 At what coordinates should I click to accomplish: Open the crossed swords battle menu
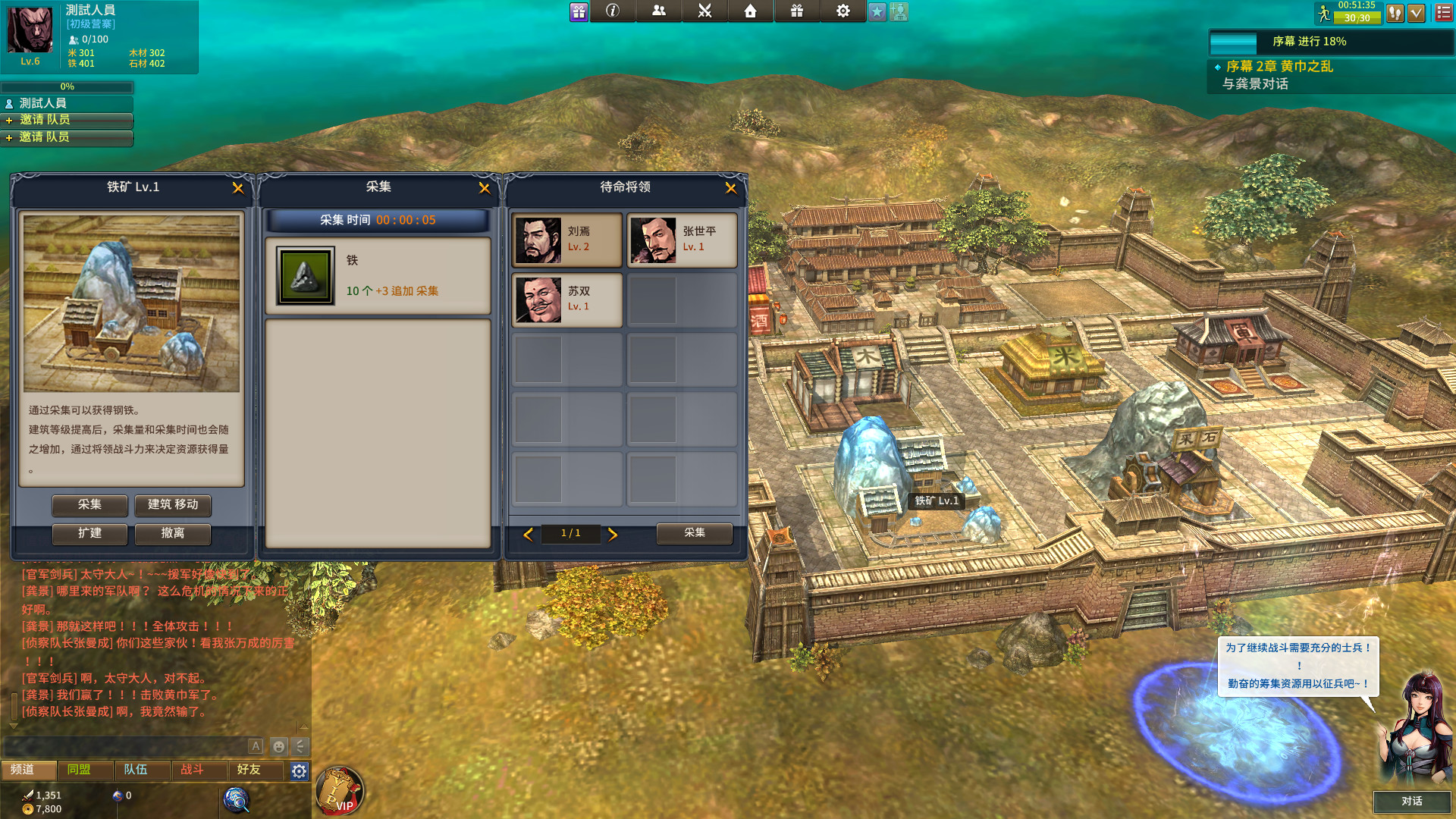pos(704,11)
